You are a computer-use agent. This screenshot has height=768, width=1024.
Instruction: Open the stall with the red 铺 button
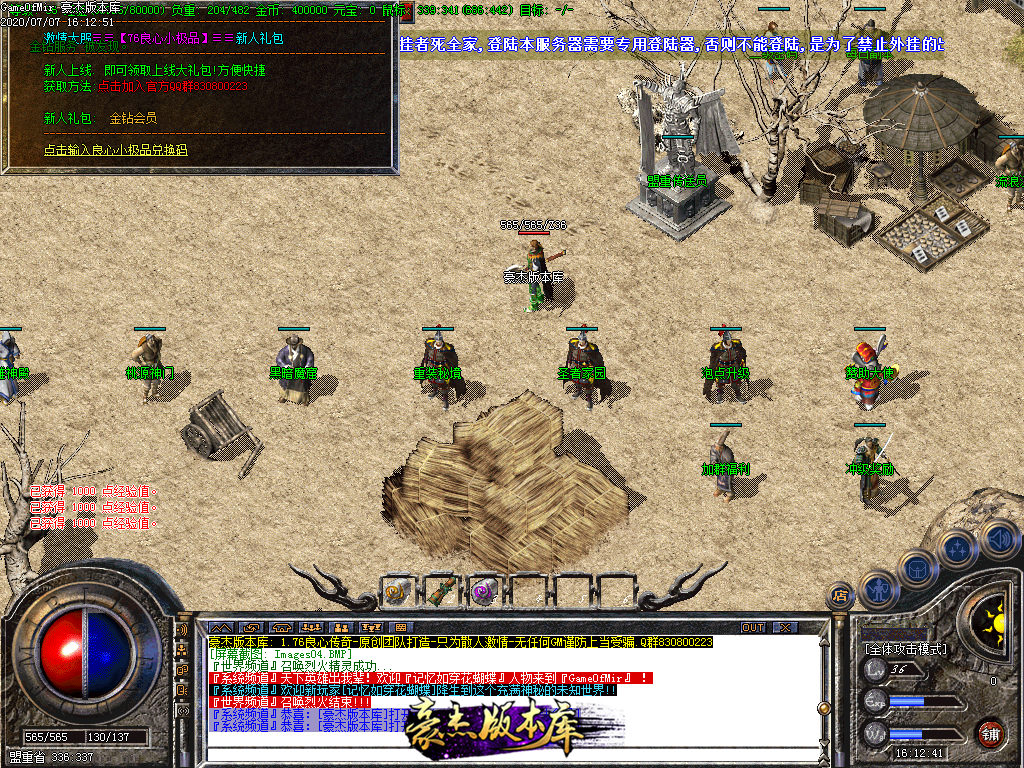coord(991,731)
